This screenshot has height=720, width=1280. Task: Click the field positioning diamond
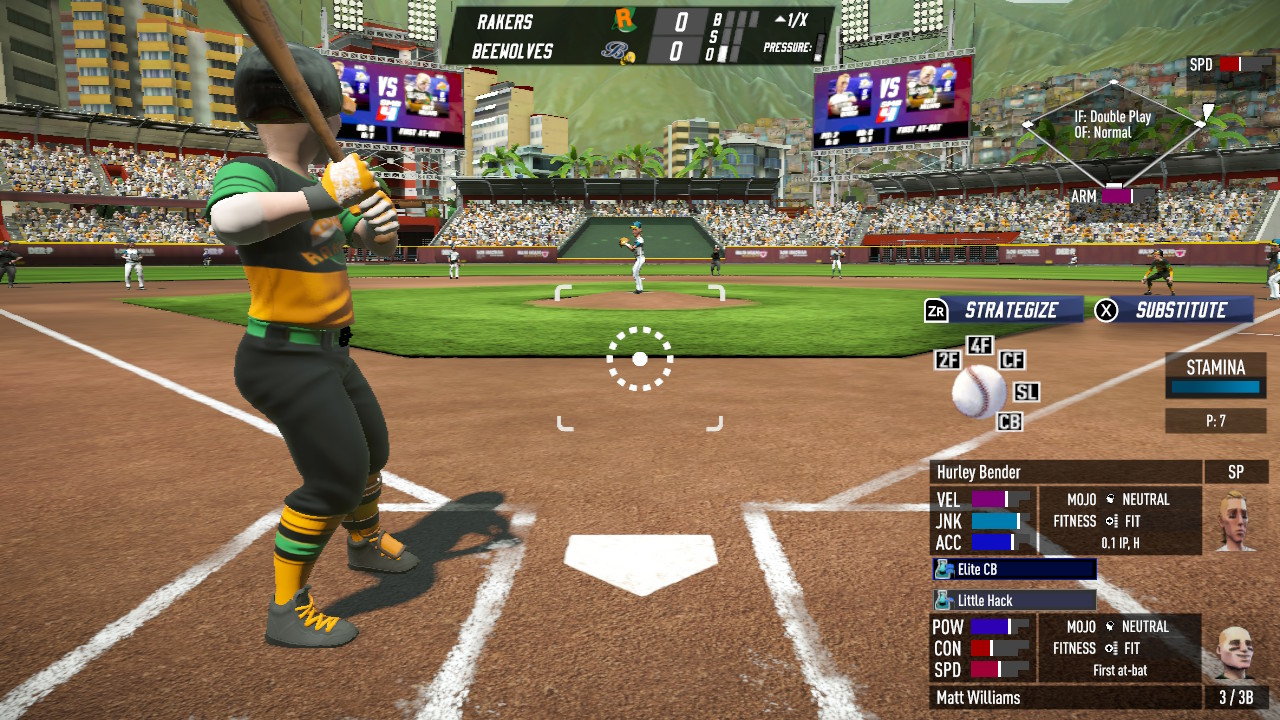pos(1113,133)
